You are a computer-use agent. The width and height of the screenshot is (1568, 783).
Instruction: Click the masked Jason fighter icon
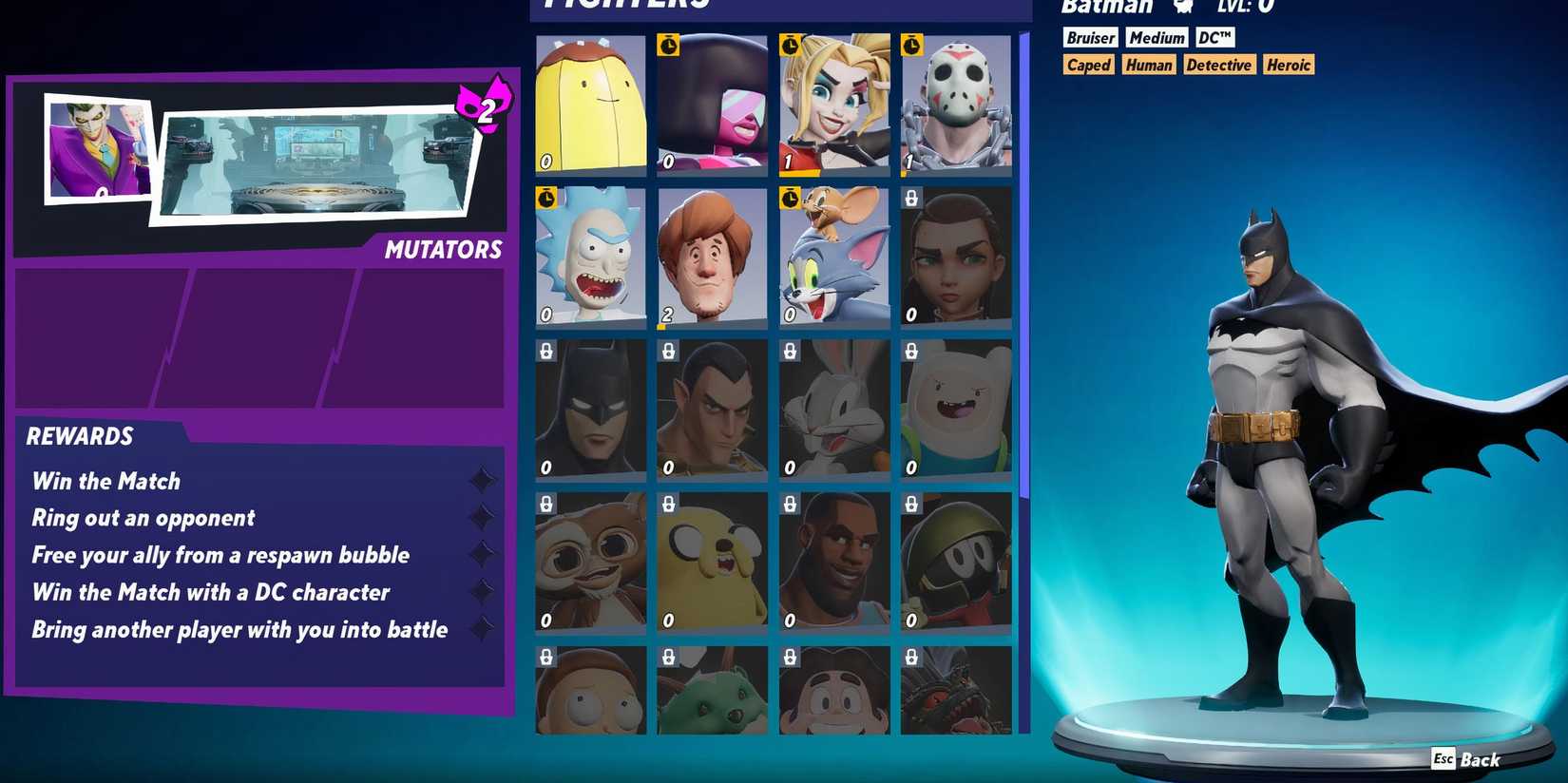(955, 105)
